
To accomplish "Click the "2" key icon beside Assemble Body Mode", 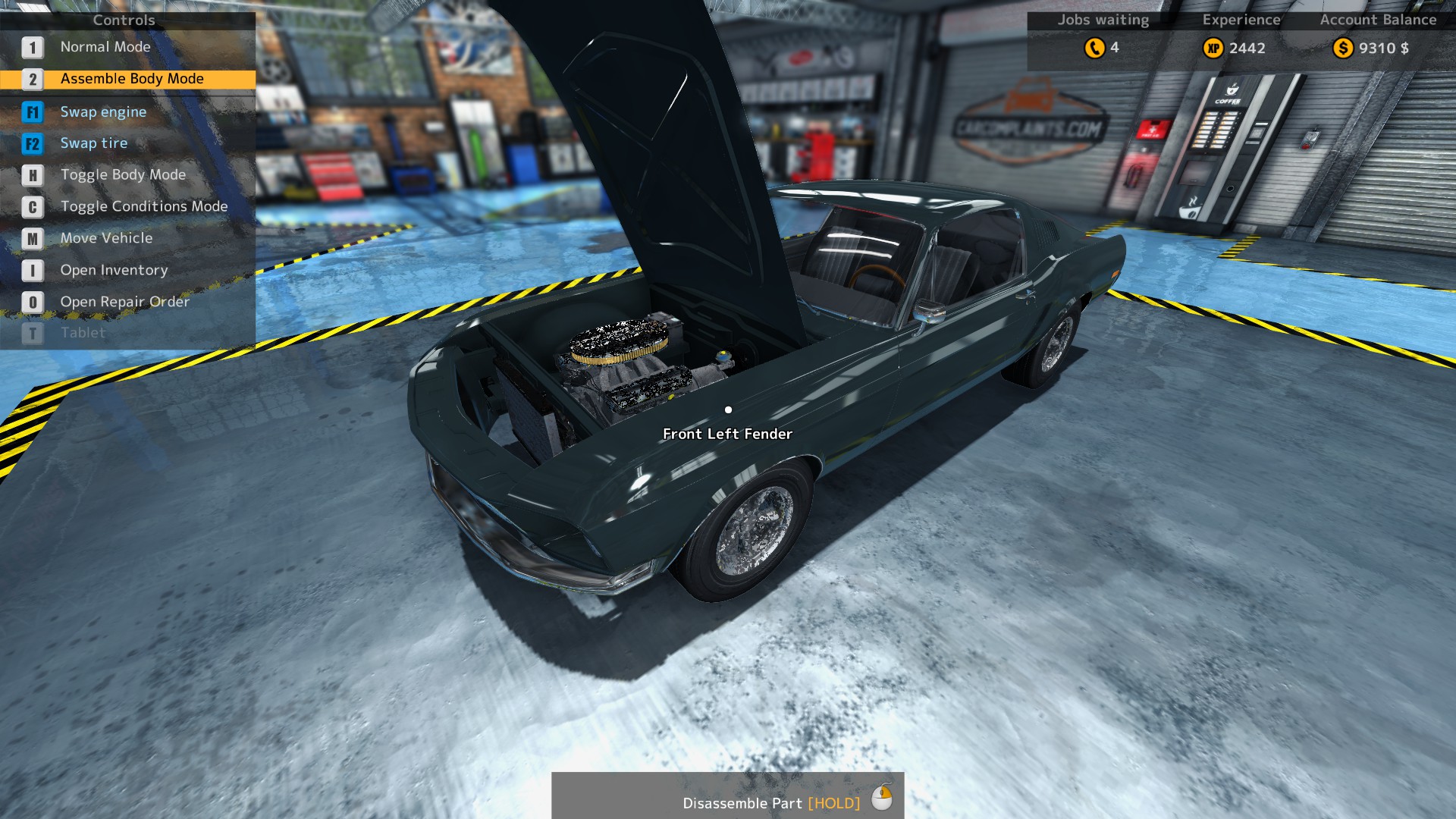I will 32,78.
